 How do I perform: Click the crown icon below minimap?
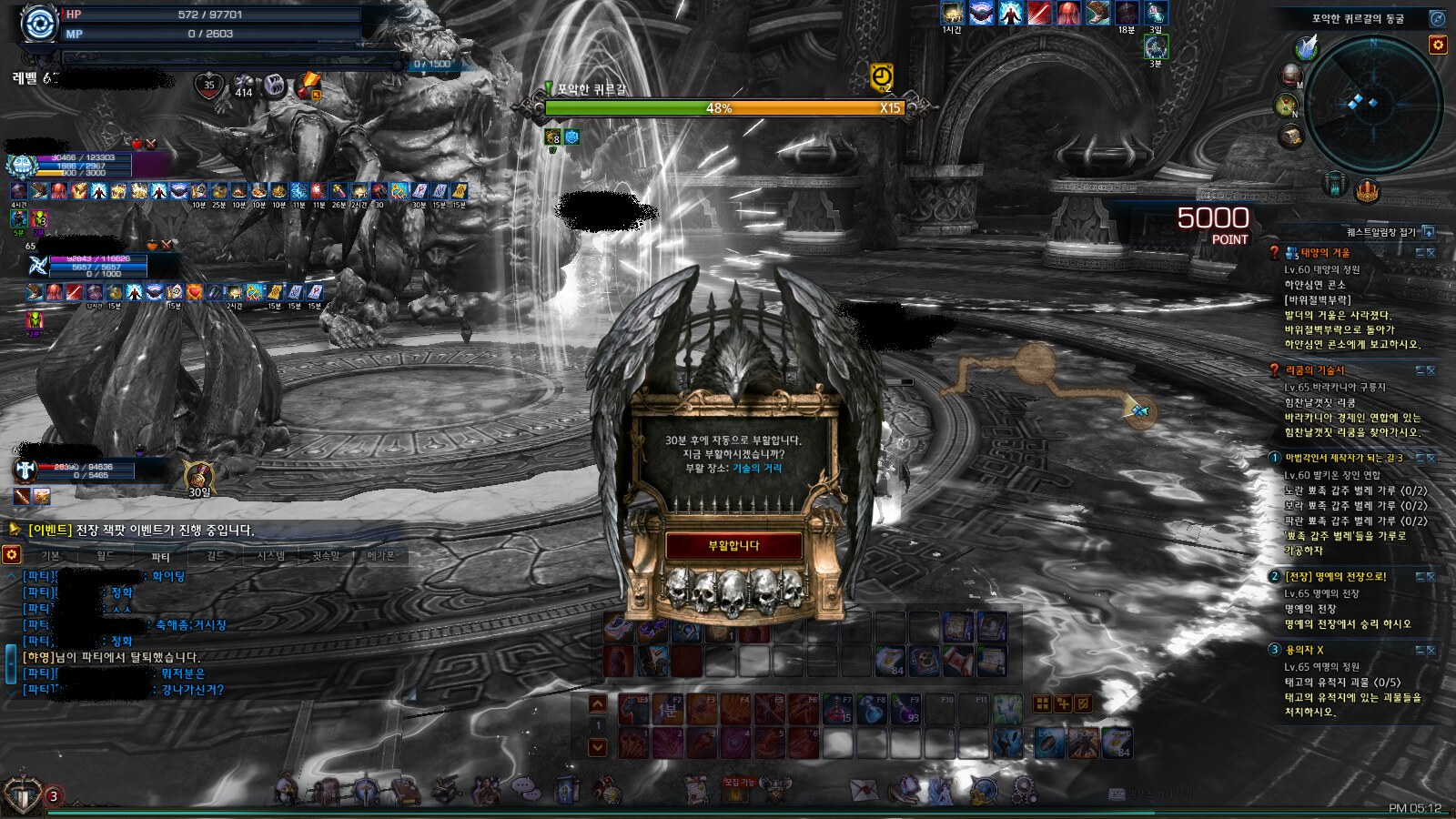point(1368,191)
